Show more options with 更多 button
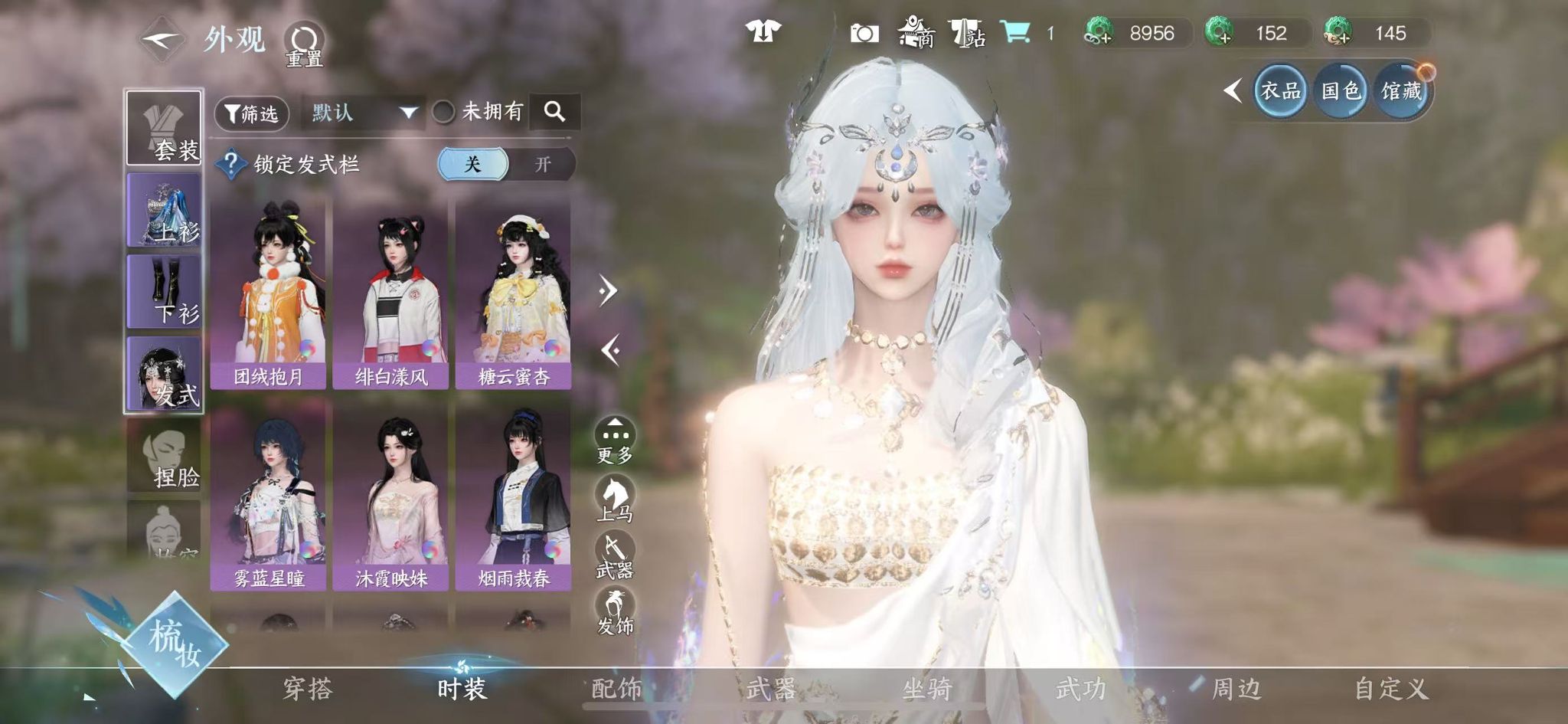 pyautogui.click(x=615, y=441)
